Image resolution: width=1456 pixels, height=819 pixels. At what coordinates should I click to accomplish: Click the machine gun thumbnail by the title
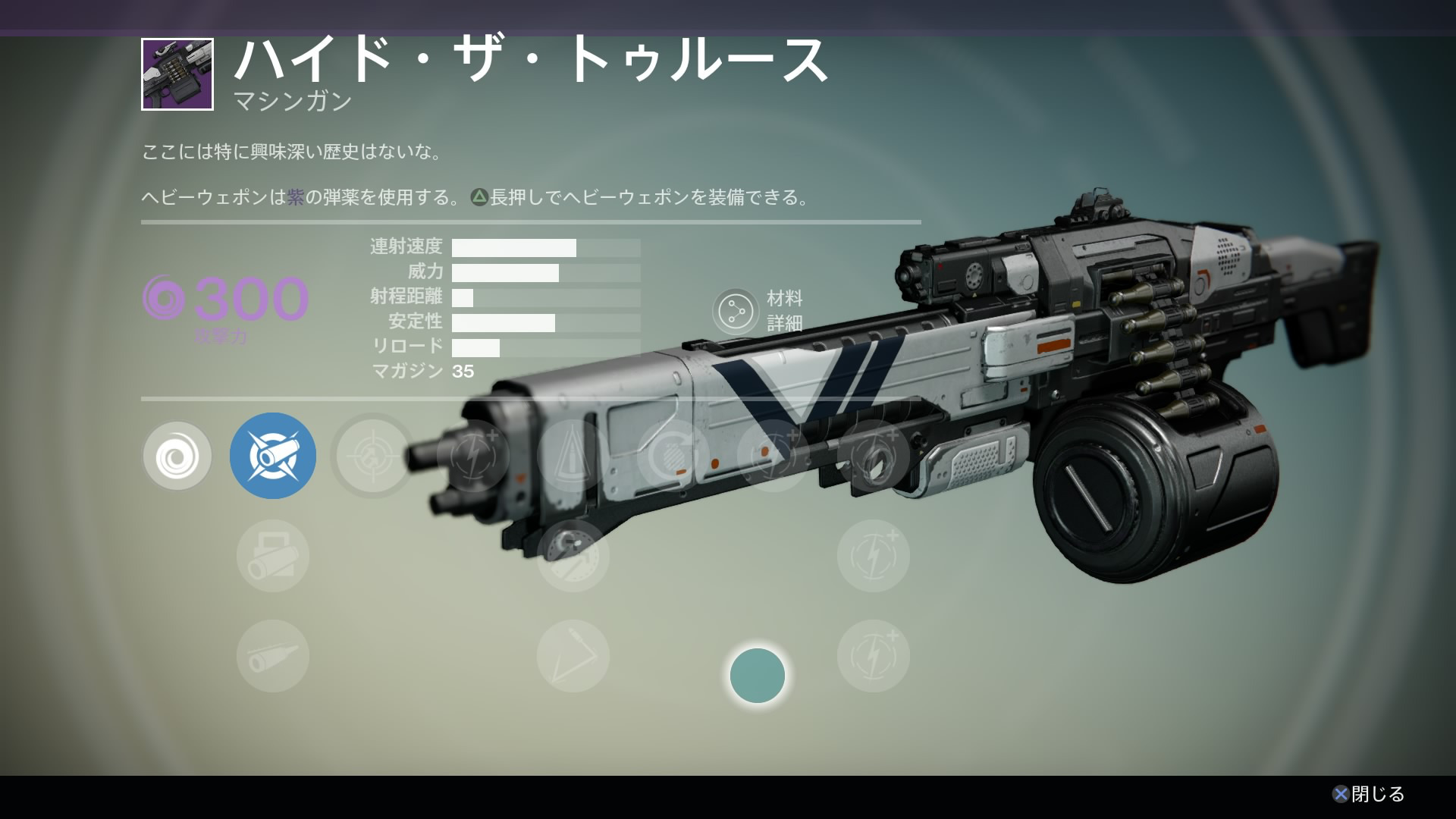click(177, 74)
